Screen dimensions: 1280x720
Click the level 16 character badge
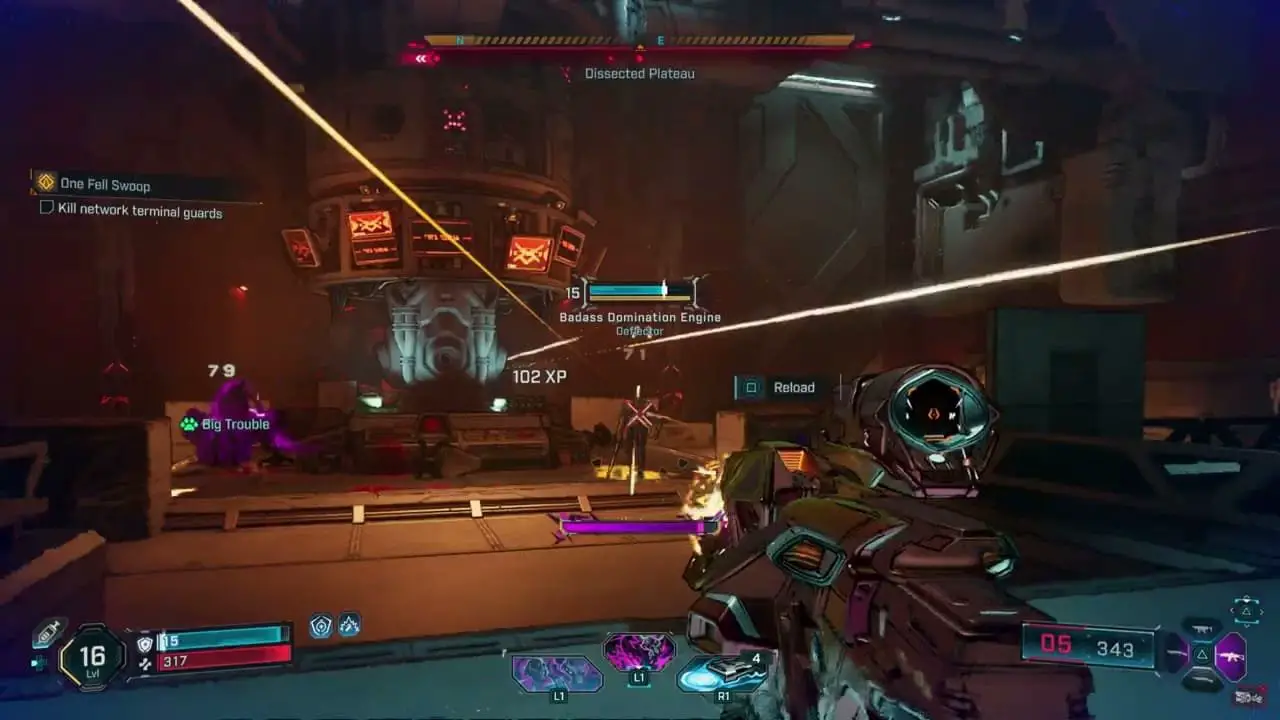tap(92, 655)
